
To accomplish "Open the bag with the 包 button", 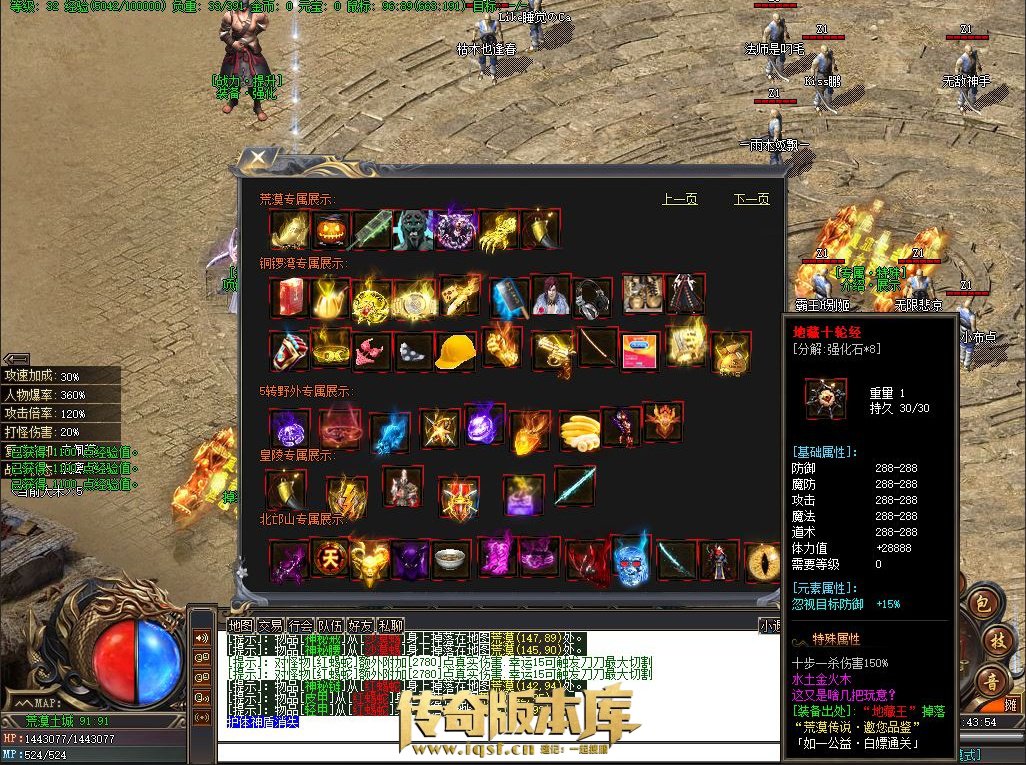I will pyautogui.click(x=983, y=605).
